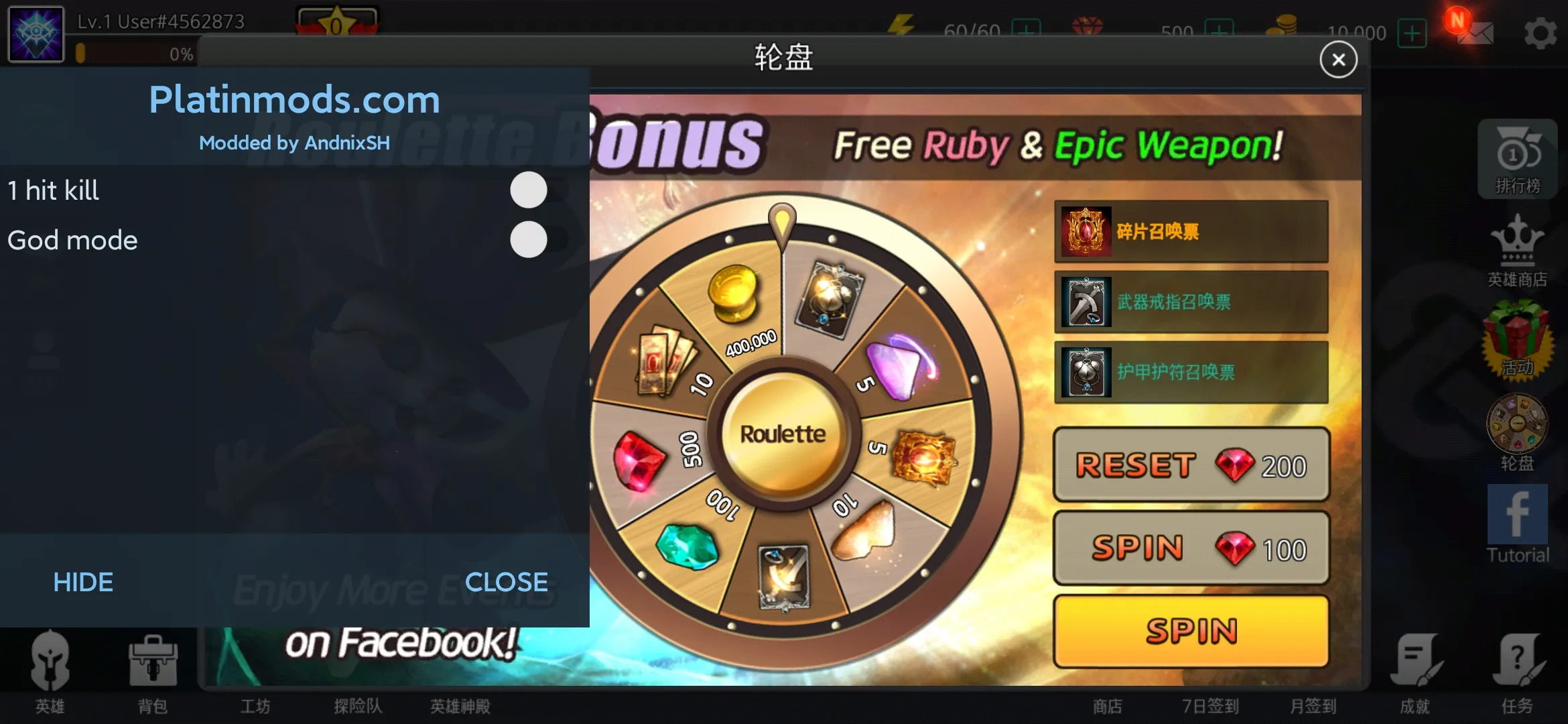
Task: Open the settings gear
Action: (x=1541, y=32)
